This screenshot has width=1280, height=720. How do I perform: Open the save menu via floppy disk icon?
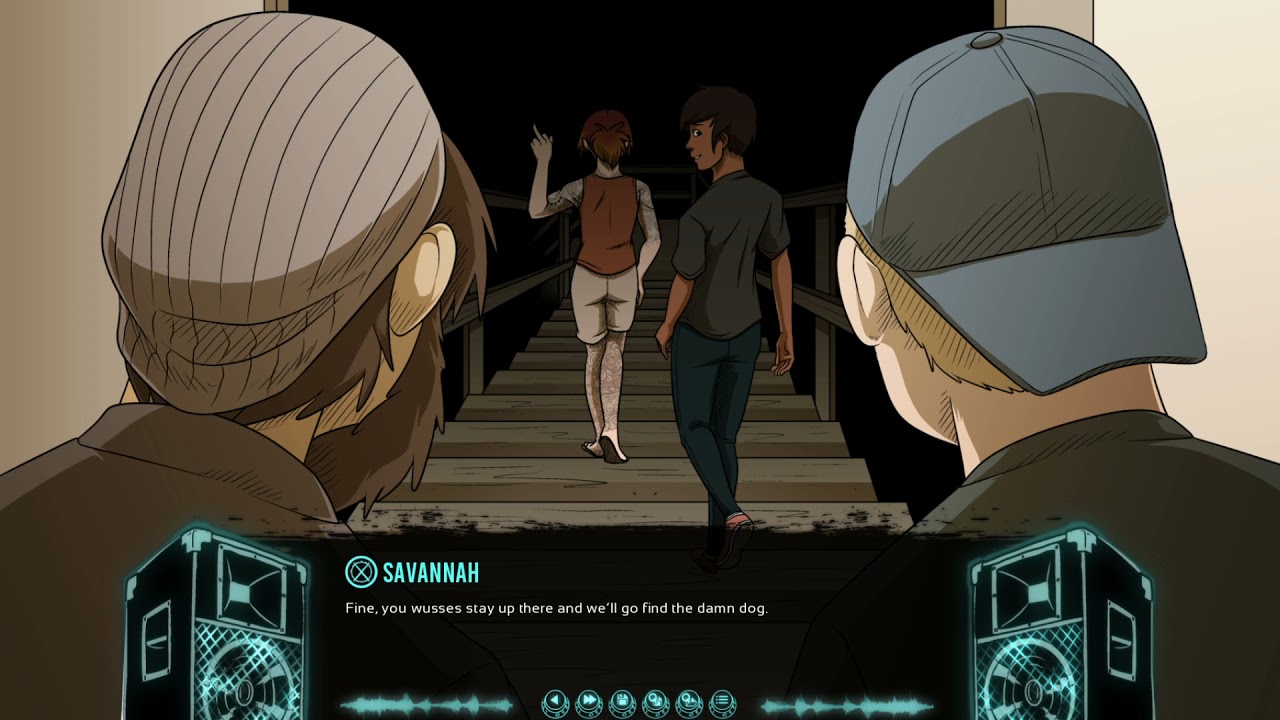622,703
